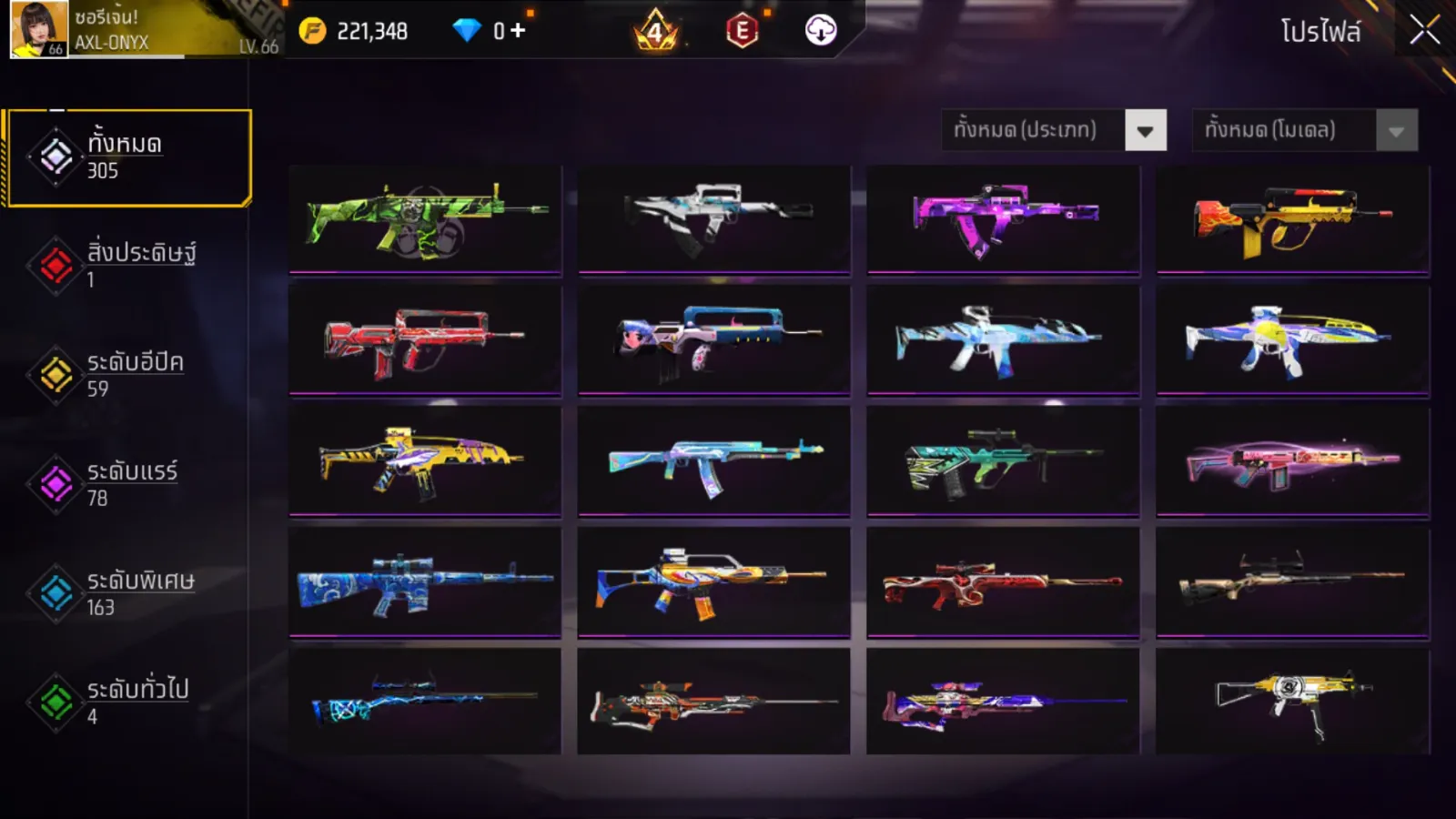Tap the red E hexagon badge

tap(743, 31)
